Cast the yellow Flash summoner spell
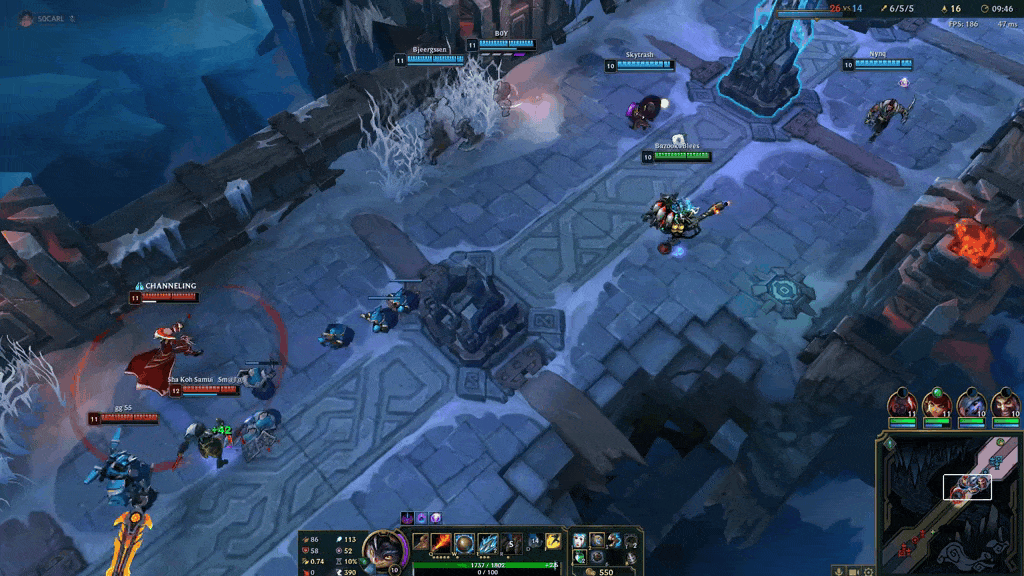Screen dimensions: 1024x576 [x=553, y=542]
